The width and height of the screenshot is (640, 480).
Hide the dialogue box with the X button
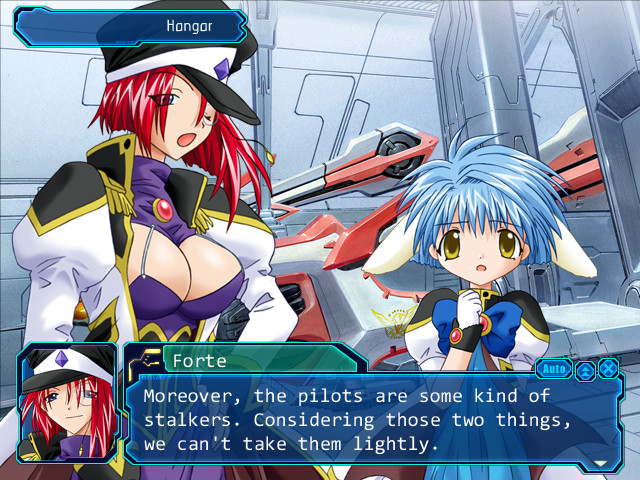click(x=607, y=369)
